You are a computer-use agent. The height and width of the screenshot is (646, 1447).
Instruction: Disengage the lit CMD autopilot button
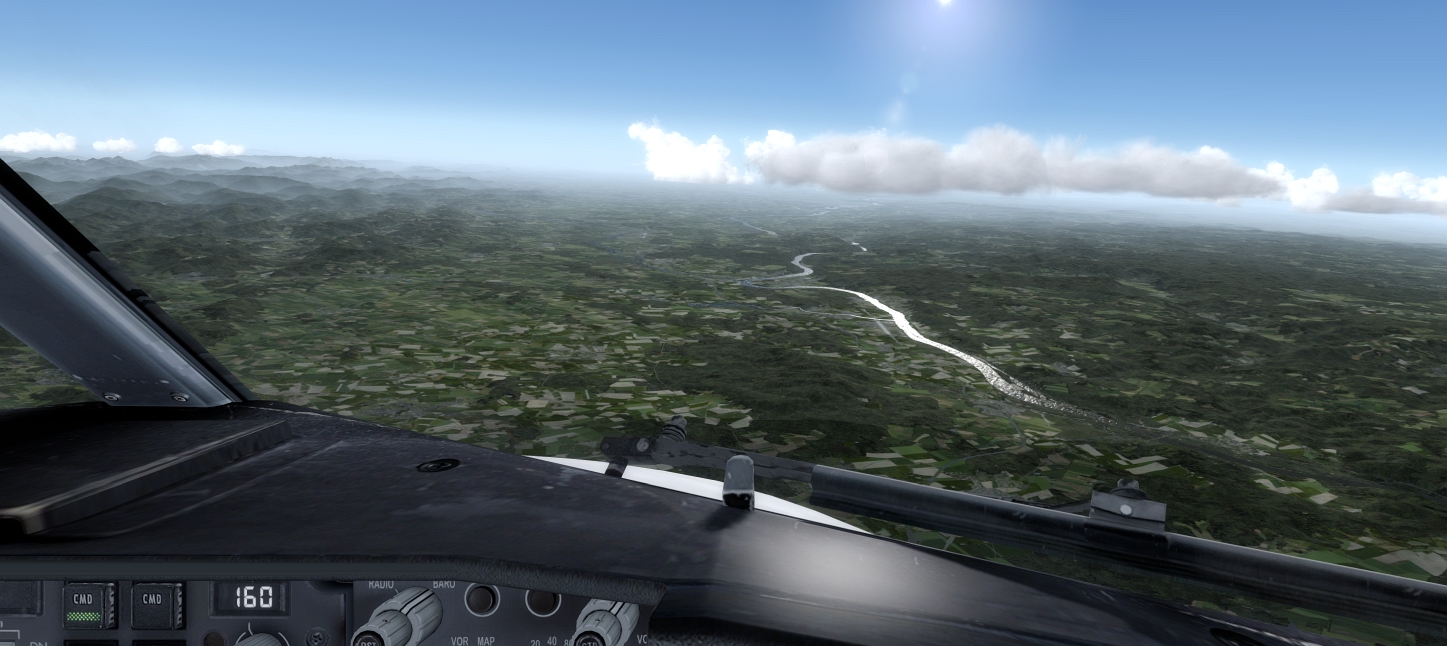(89, 605)
